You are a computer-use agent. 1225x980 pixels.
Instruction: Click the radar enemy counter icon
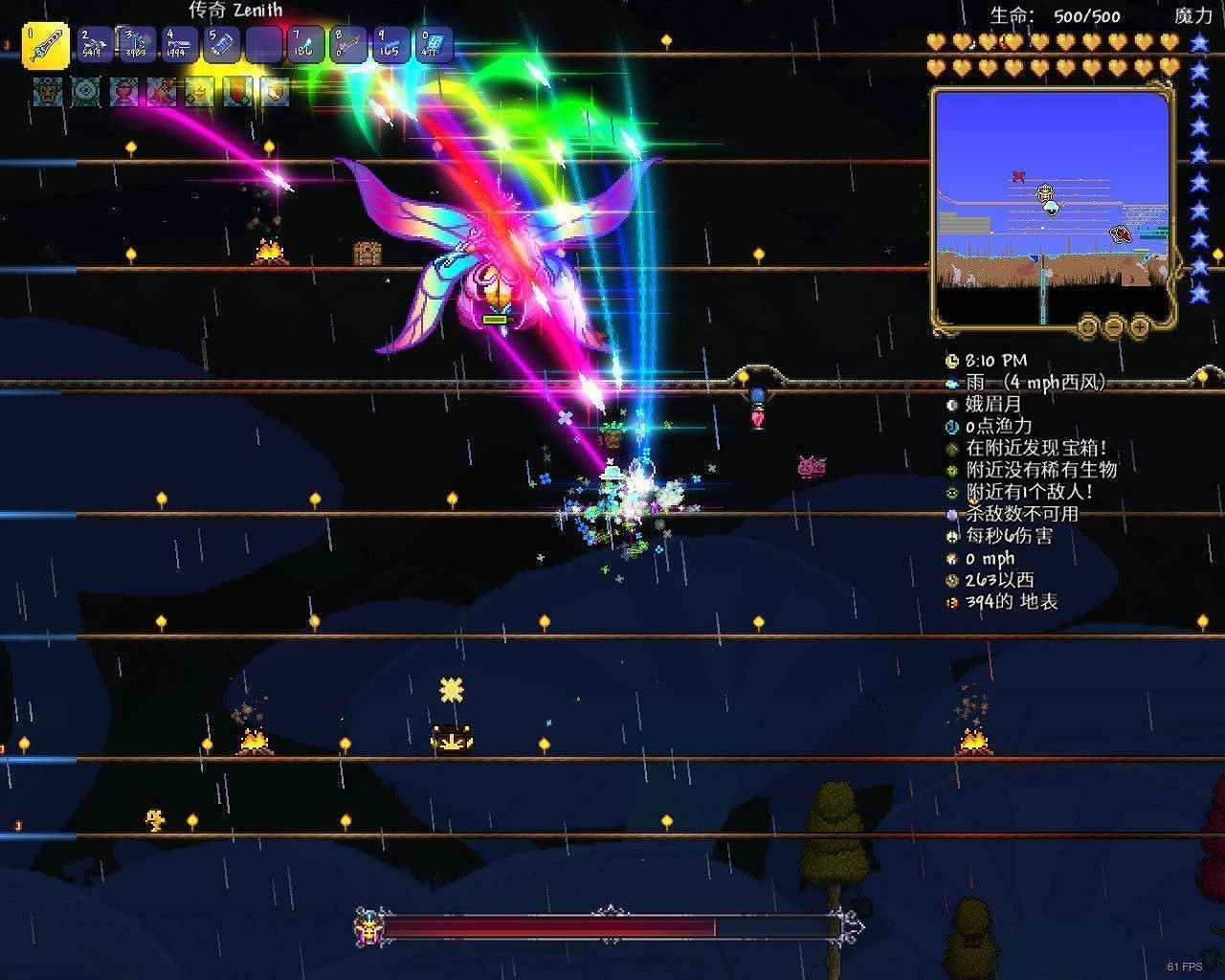click(950, 491)
